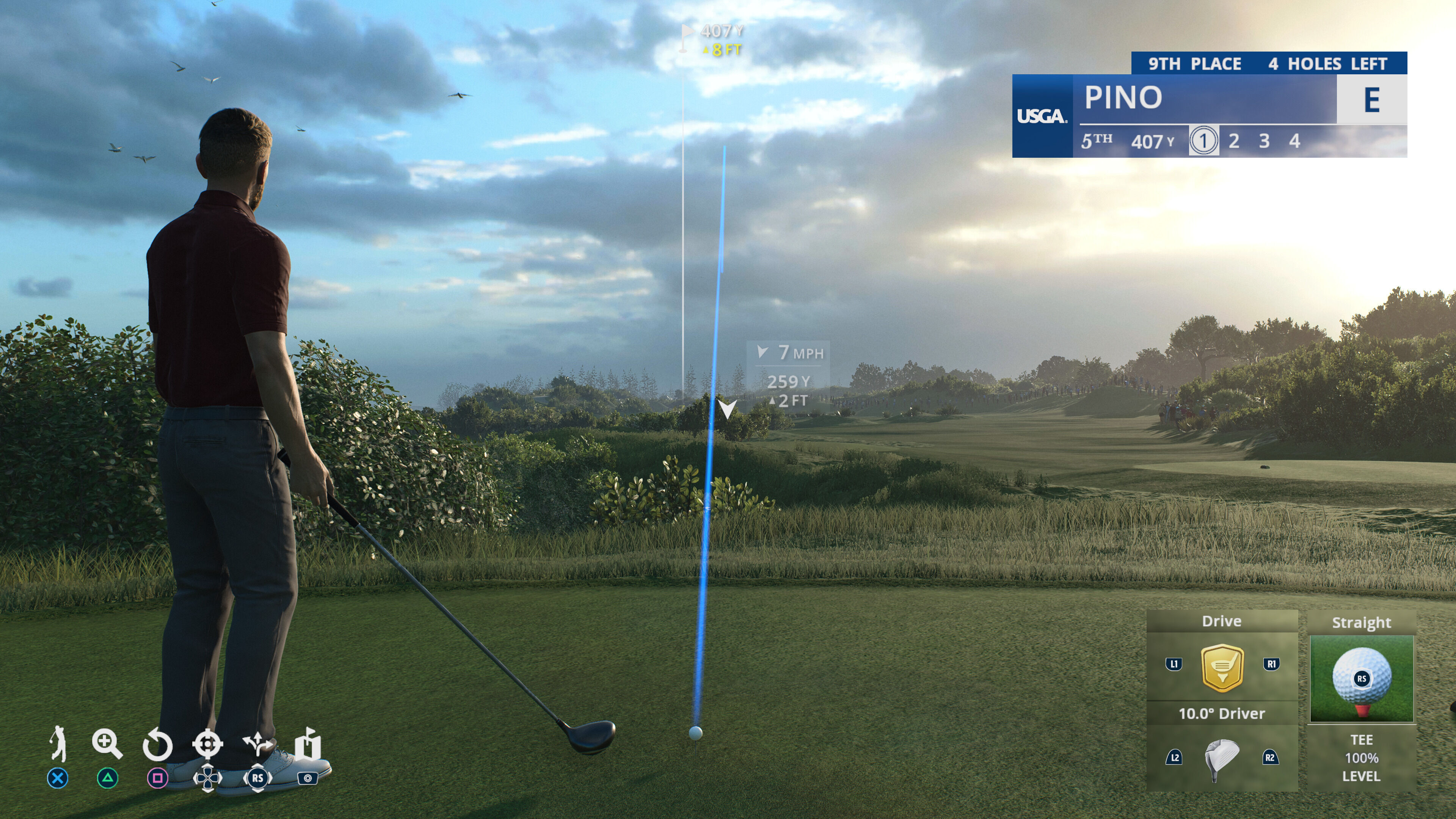Click the circular arrow reset icon
Viewport: 1456px width, 819px height.
tap(157, 745)
